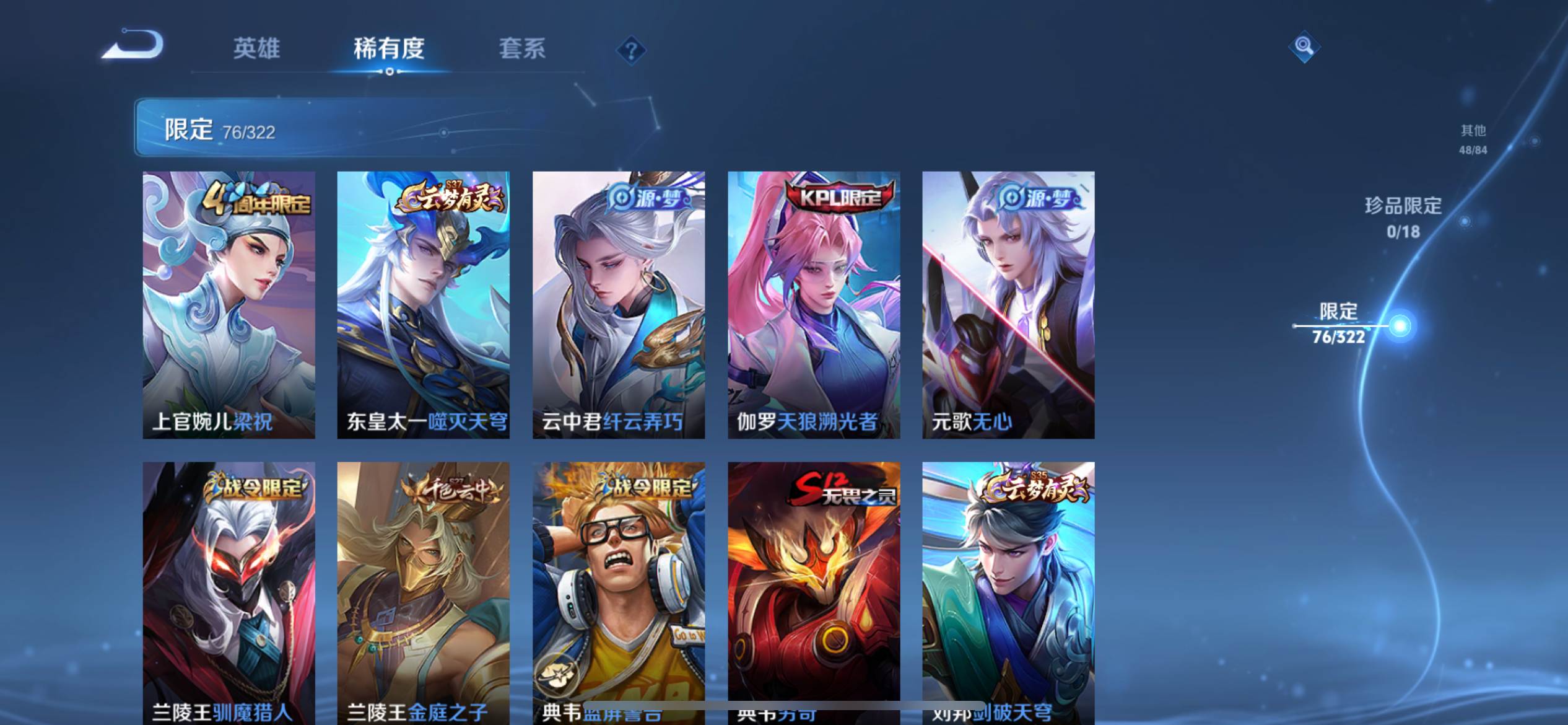The width and height of the screenshot is (1568, 725).
Task: Jump to the 其他 rarity section
Action: tap(1473, 139)
